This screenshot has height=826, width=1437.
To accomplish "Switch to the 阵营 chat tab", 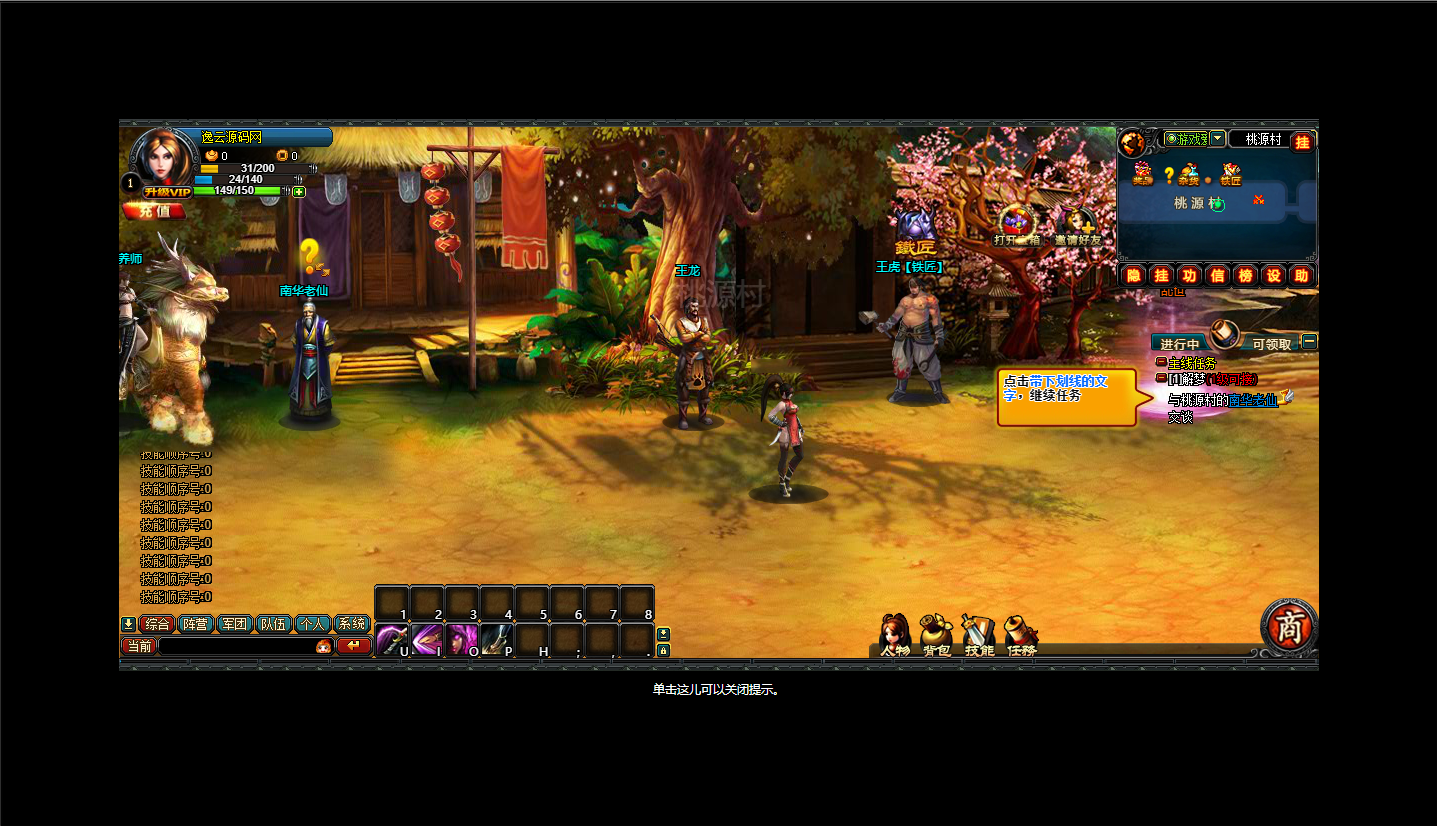I will [x=194, y=624].
